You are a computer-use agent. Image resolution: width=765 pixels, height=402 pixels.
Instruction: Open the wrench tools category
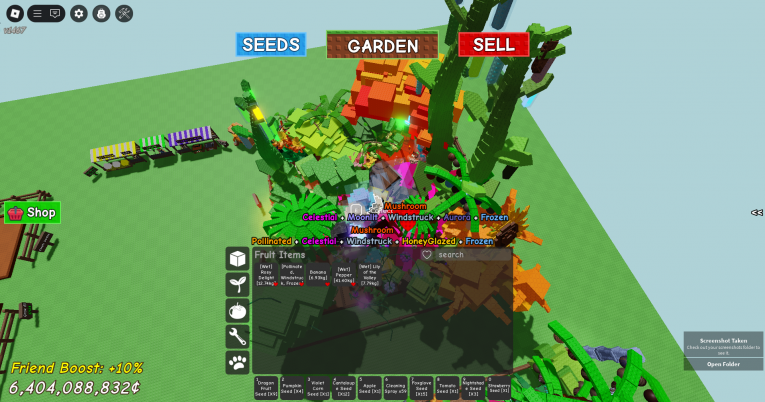(x=237, y=337)
